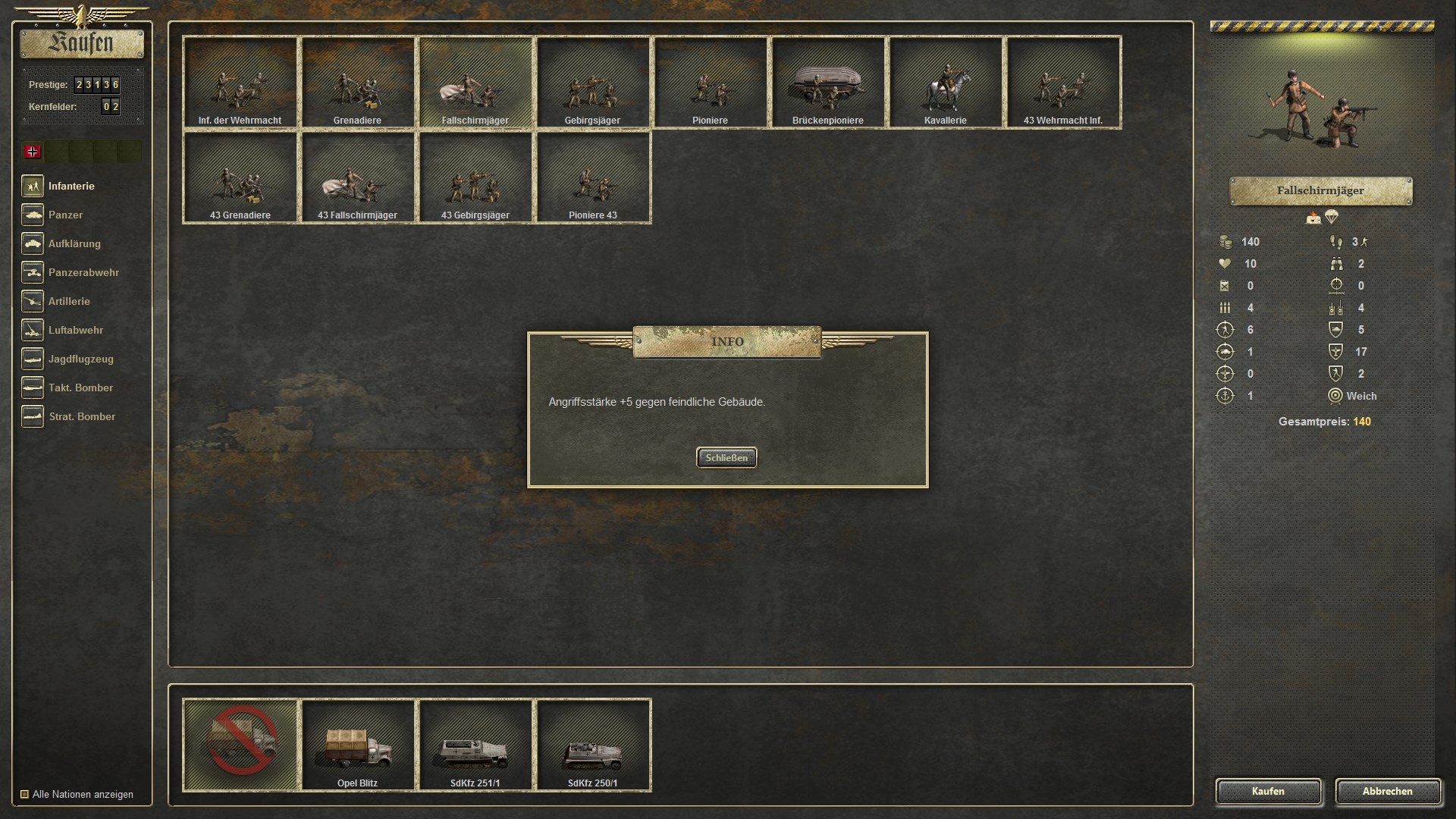Choose Opel Blitz as transport
This screenshot has width=1456, height=819.
tap(357, 745)
